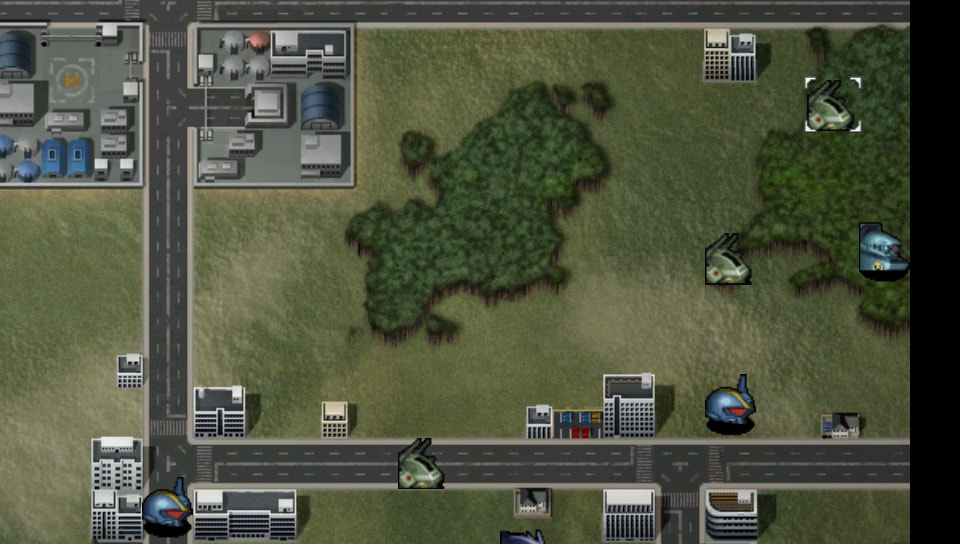The image size is (960, 544).
Task: Pick the blue horned mech on open grass
Action: coord(730,404)
